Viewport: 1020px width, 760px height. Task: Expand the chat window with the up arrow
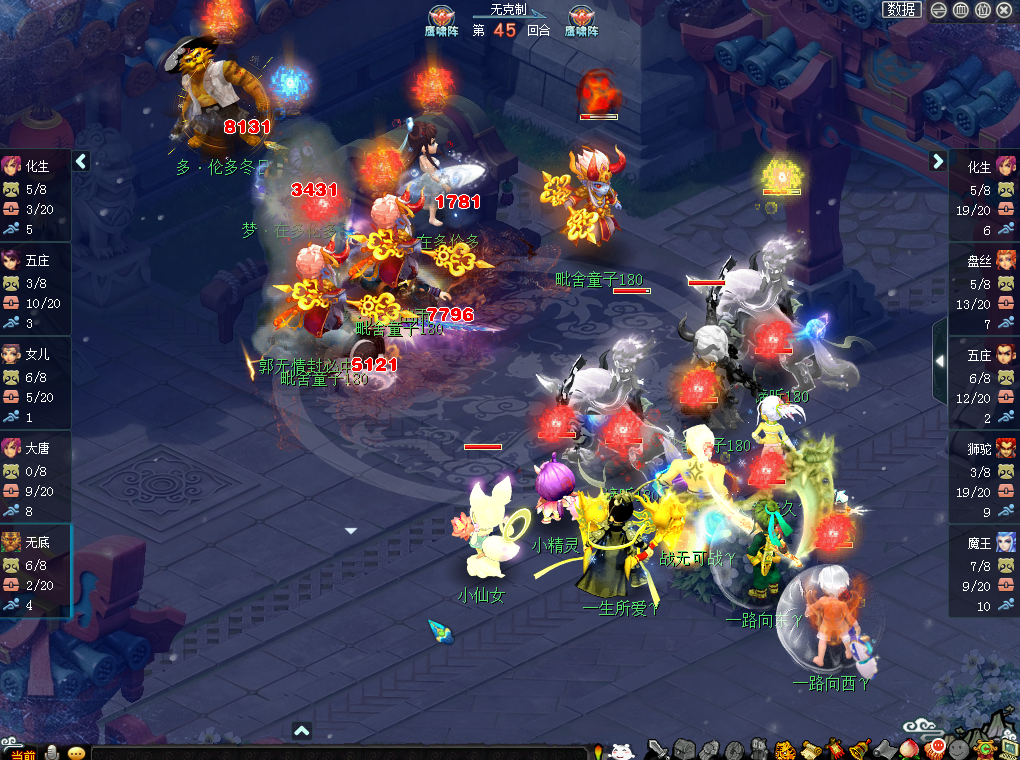click(302, 731)
